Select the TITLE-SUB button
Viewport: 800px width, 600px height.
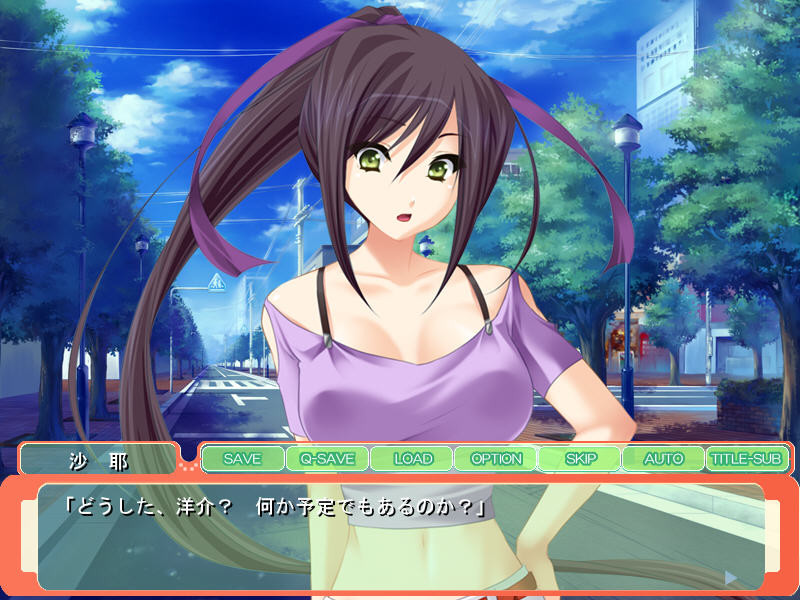click(x=746, y=459)
